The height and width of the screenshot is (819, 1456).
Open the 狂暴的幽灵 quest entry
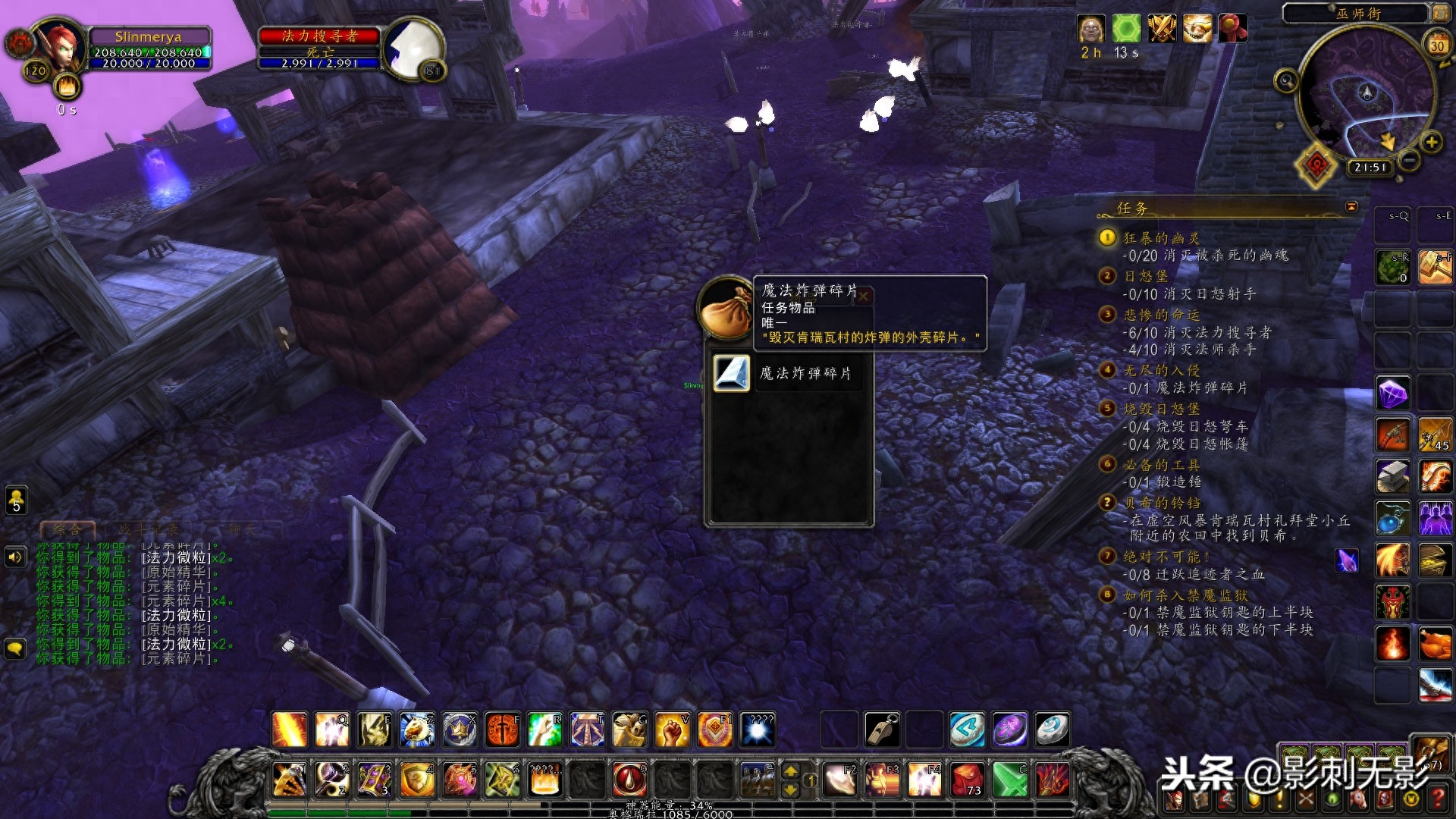coord(1161,239)
